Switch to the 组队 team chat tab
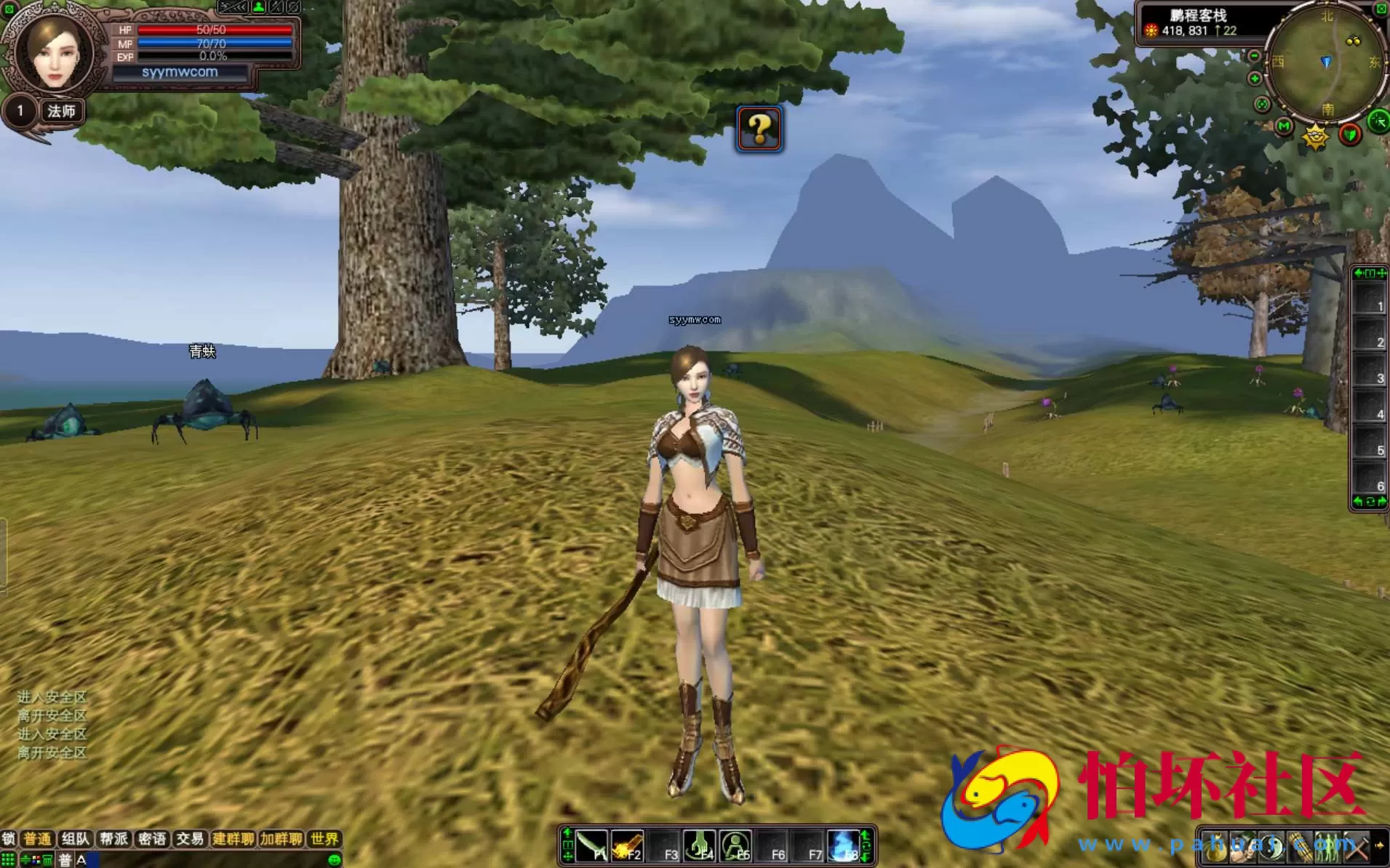Viewport: 1390px width, 868px height. point(76,839)
